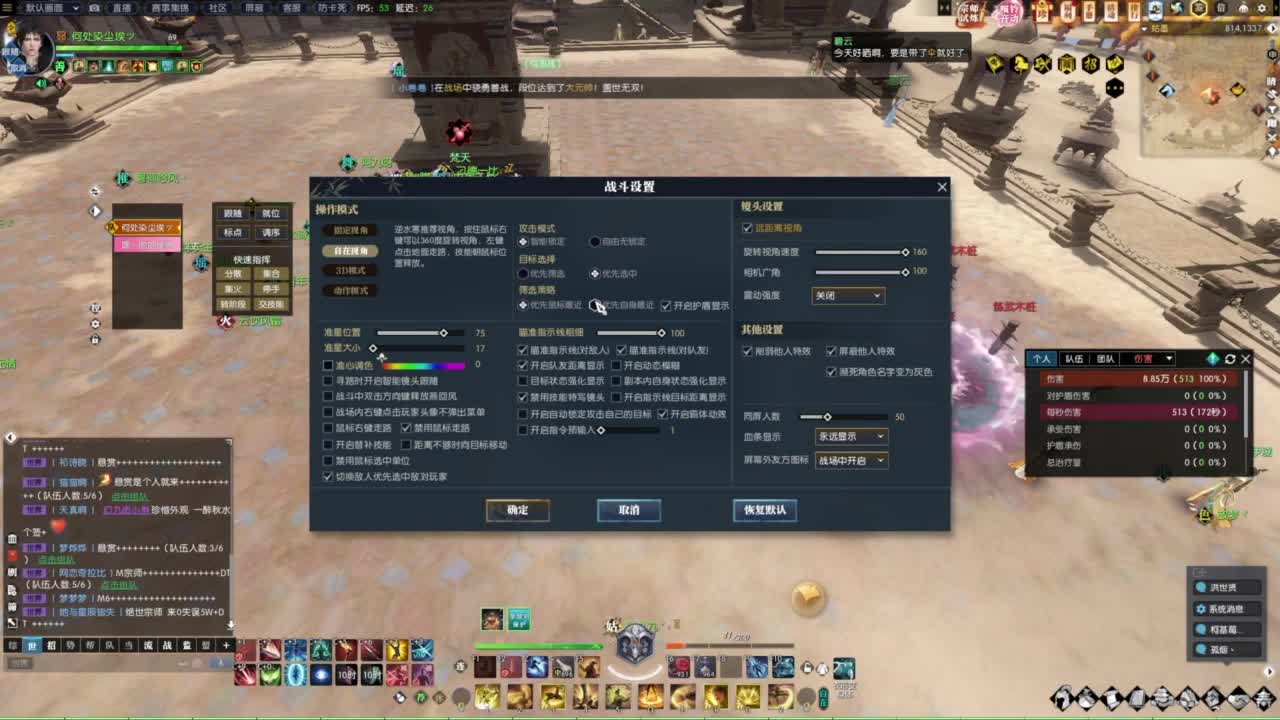Click the green share icon on the damage panel
The width and height of the screenshot is (1280, 720).
tap(1213, 360)
